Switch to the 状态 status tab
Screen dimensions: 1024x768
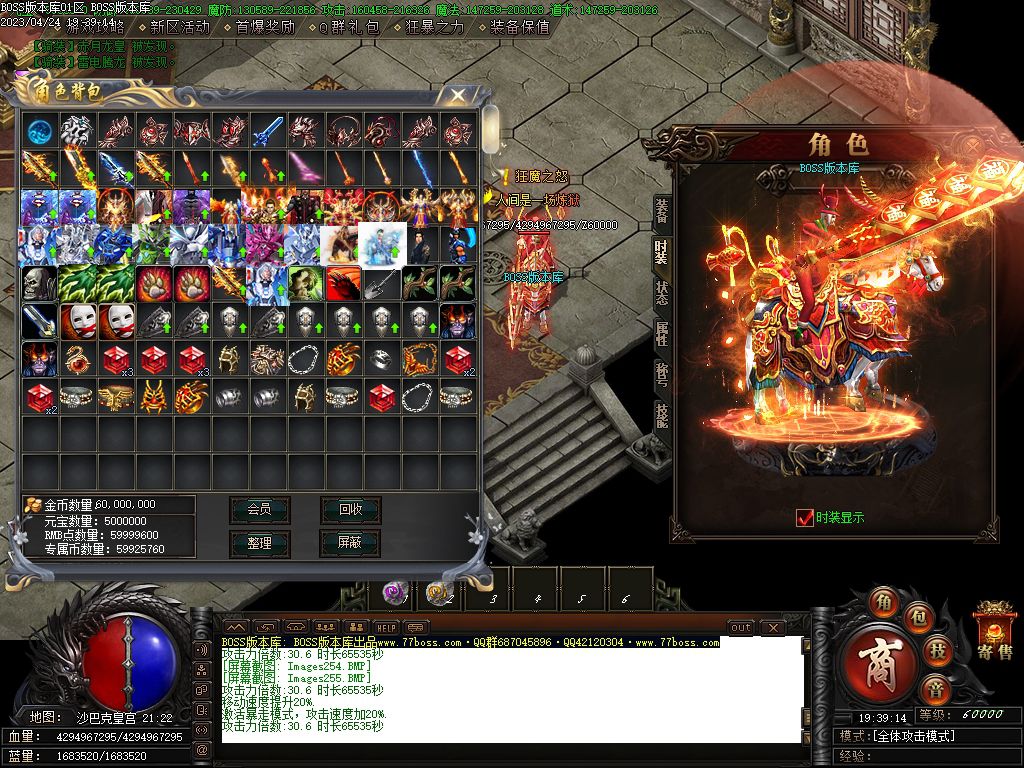click(x=662, y=292)
